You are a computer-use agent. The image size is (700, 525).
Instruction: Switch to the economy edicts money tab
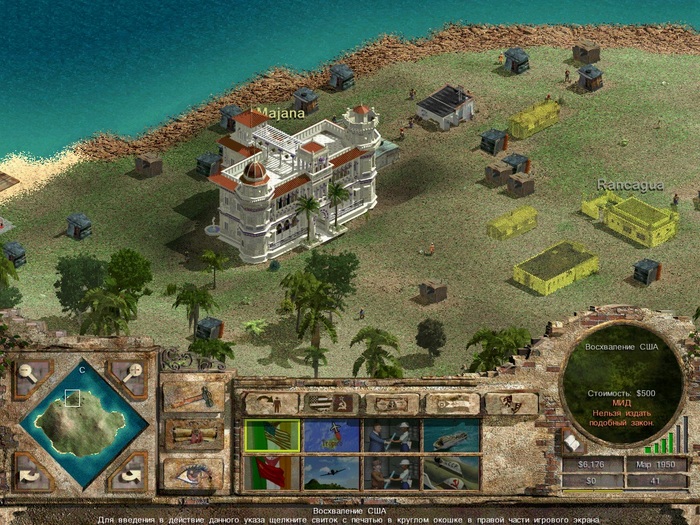391,403
